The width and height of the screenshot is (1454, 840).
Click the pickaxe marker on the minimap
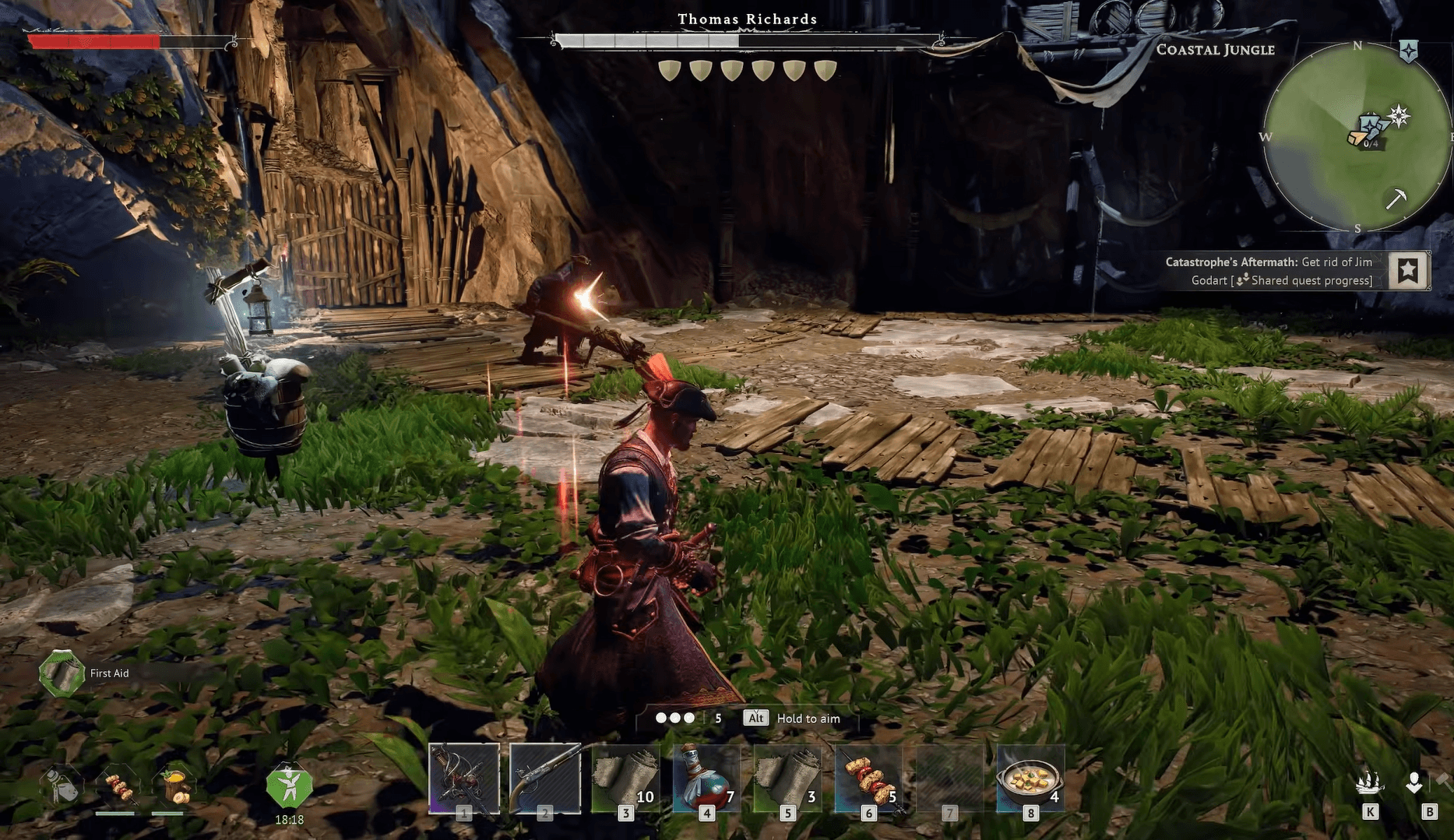[1396, 199]
